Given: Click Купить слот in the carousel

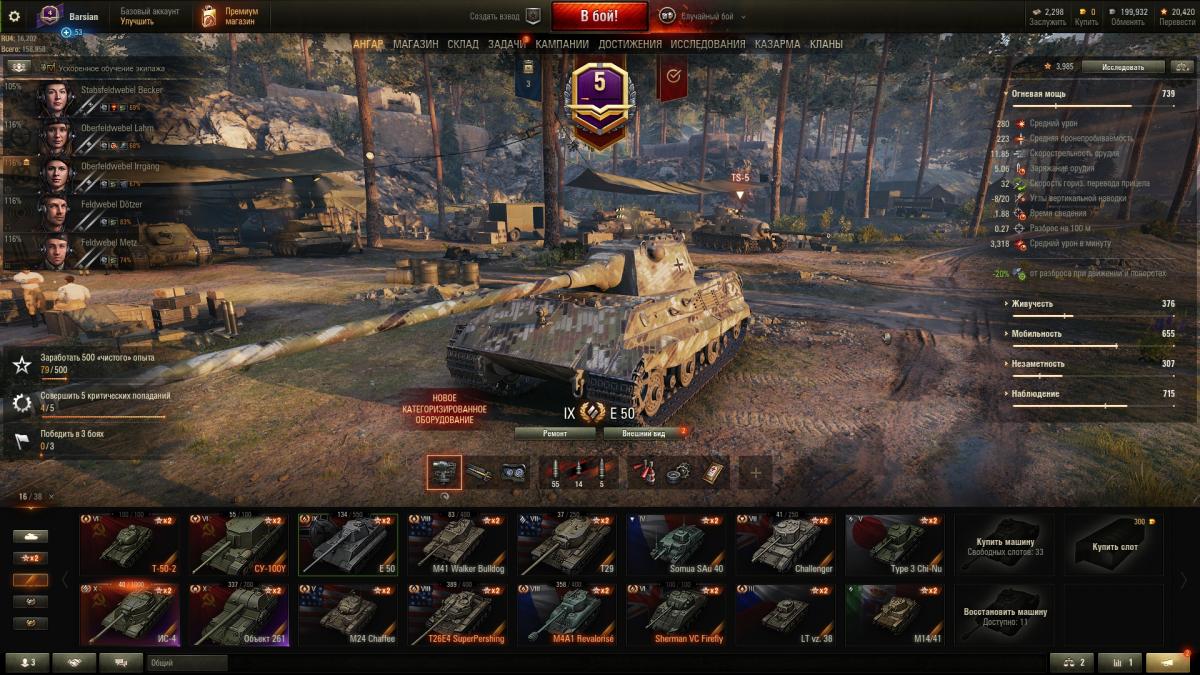Looking at the screenshot, I should click(x=1114, y=546).
